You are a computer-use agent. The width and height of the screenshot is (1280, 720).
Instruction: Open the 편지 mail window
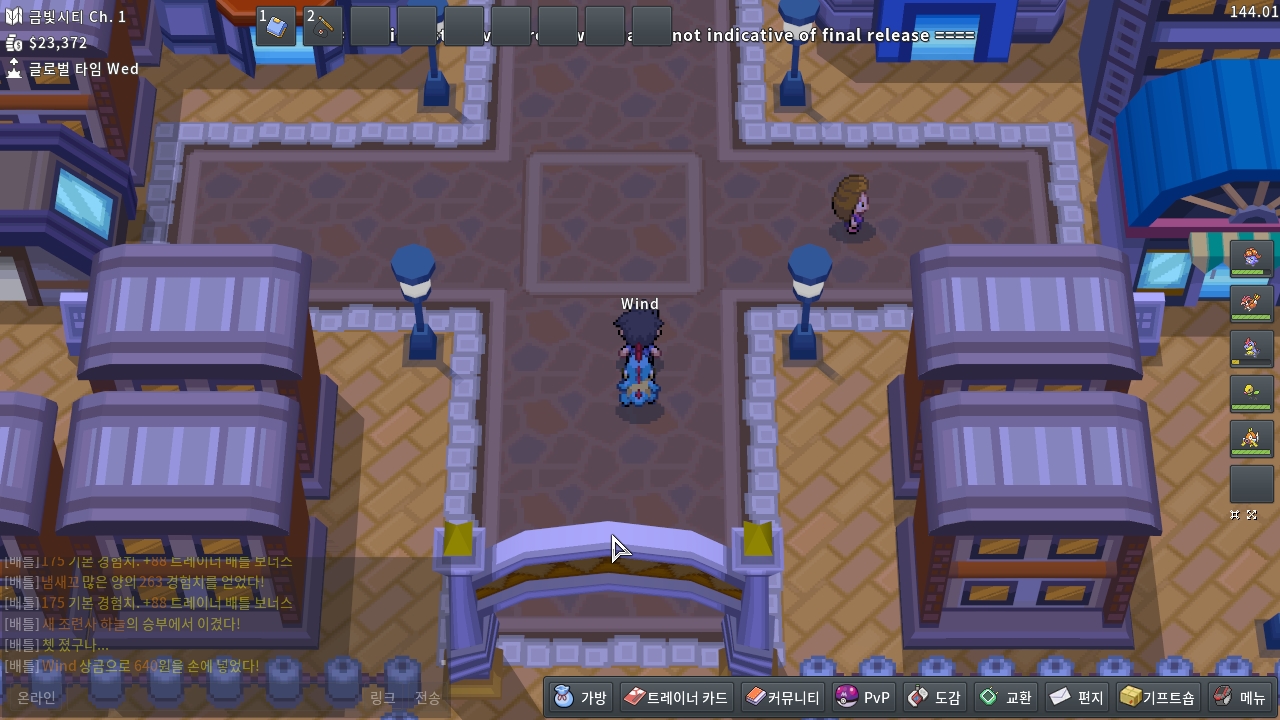(1077, 697)
